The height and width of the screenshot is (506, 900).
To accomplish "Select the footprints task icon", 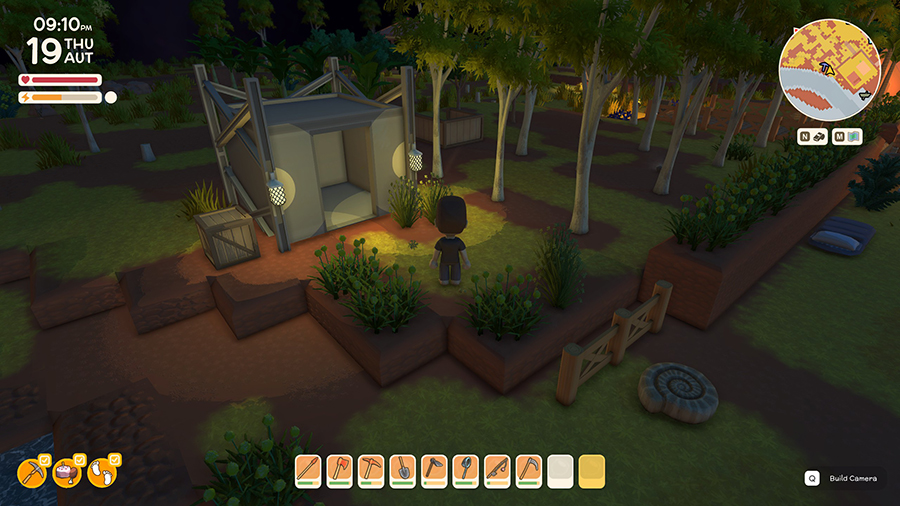I will tap(102, 471).
